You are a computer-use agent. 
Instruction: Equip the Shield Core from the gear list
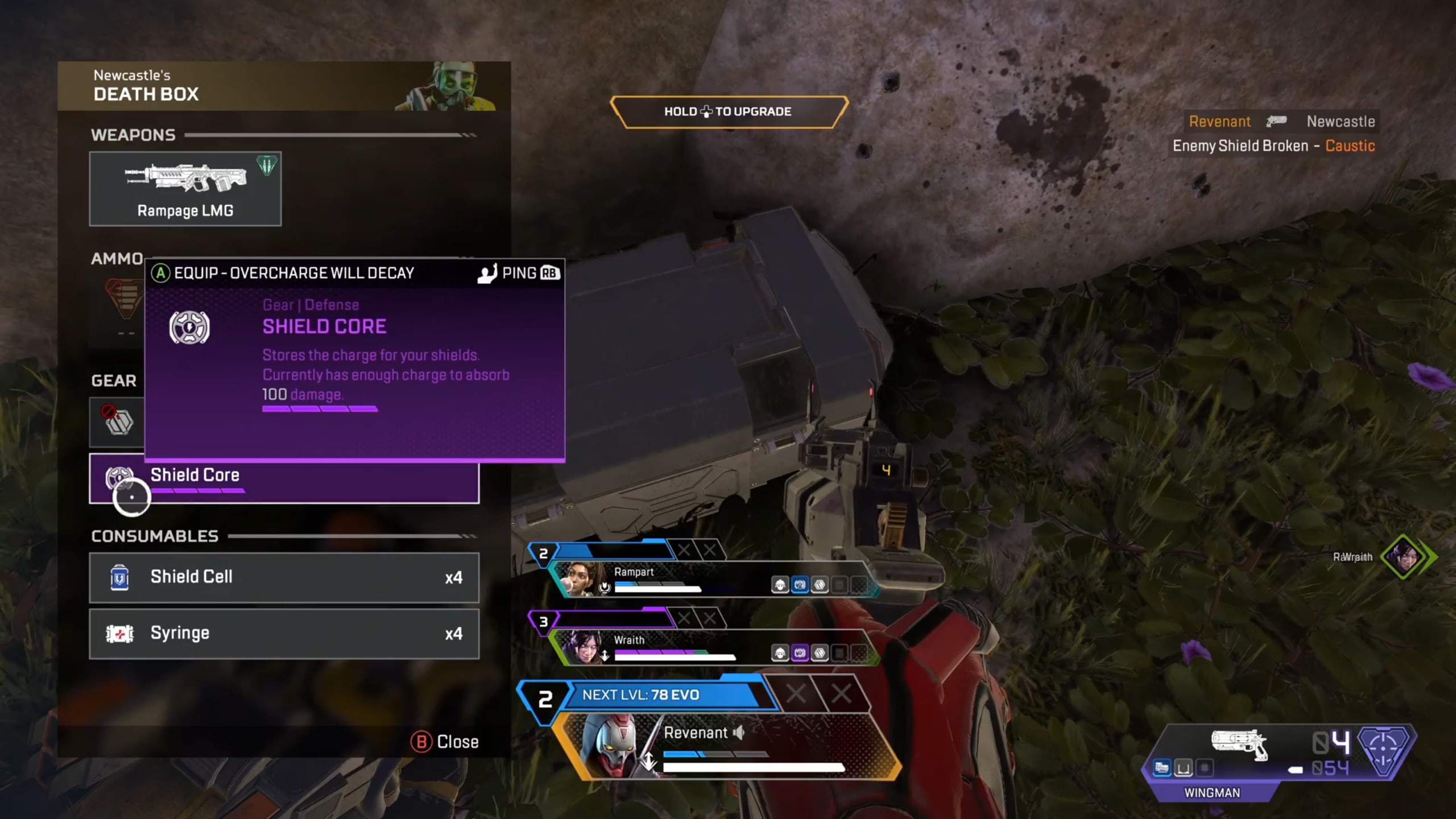pos(284,478)
